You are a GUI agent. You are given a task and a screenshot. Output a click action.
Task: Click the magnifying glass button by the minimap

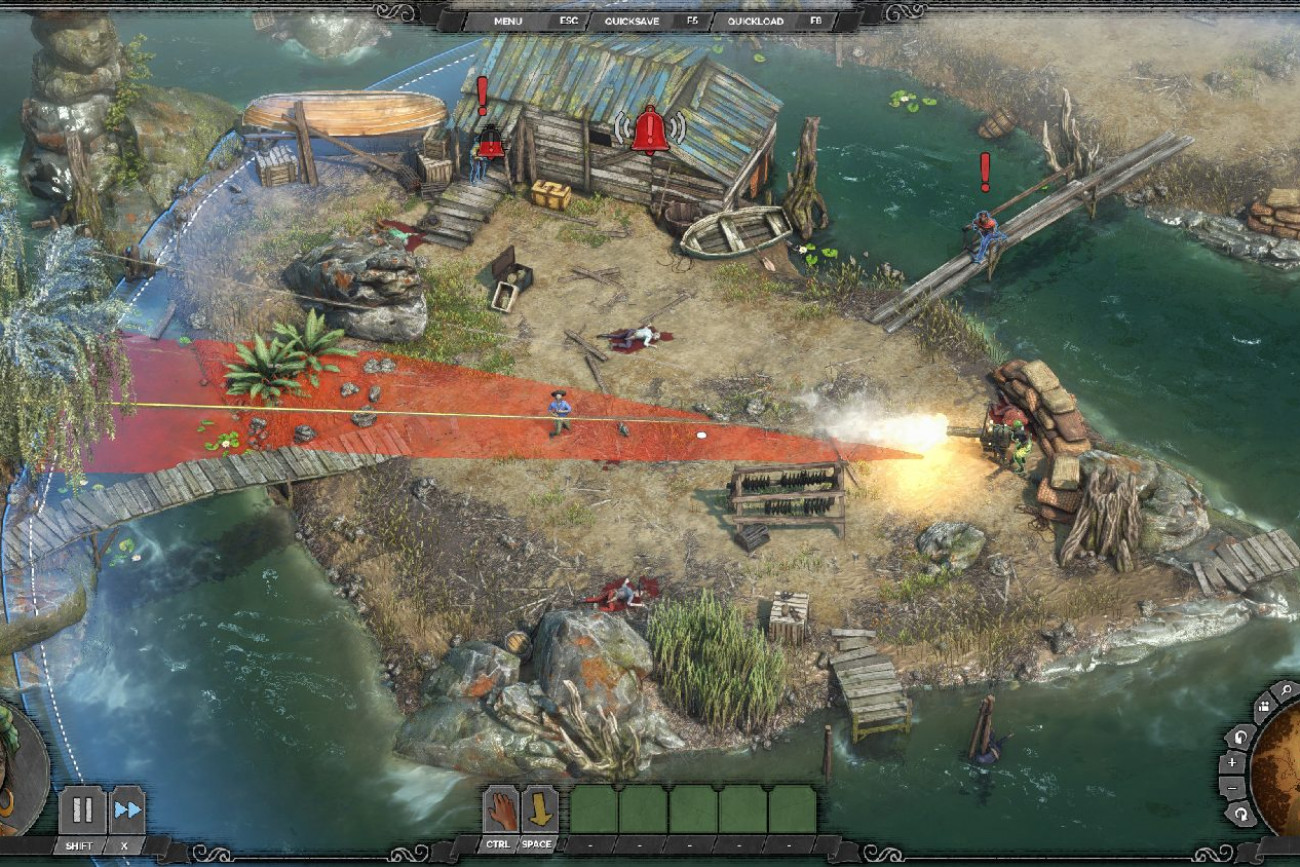(1286, 690)
